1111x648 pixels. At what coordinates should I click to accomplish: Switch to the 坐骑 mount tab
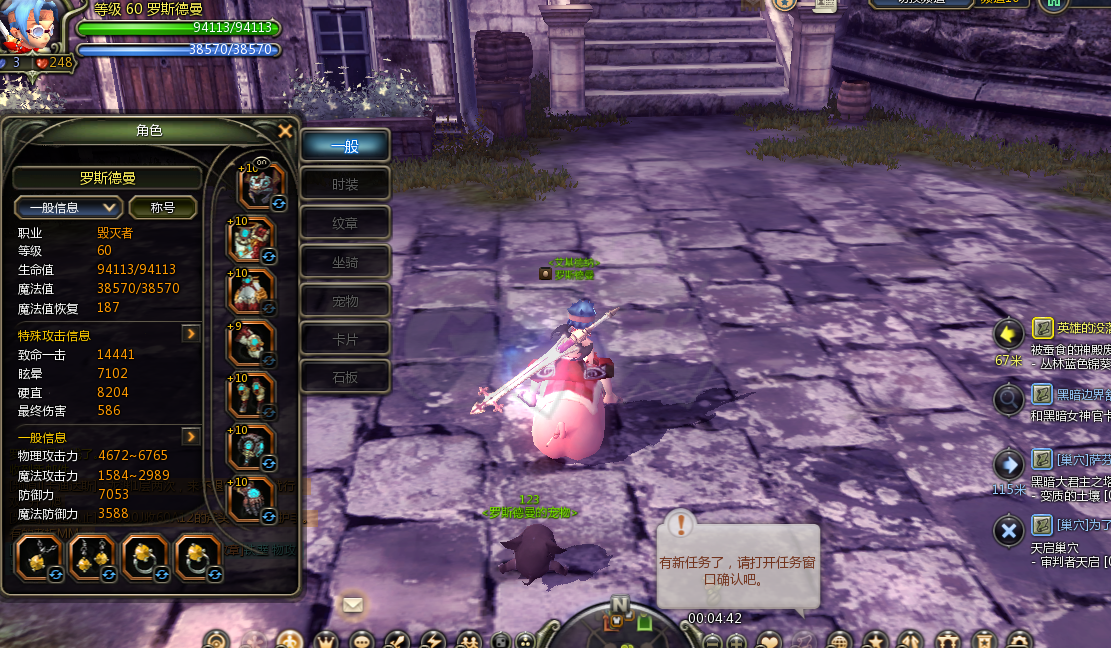coord(345,262)
